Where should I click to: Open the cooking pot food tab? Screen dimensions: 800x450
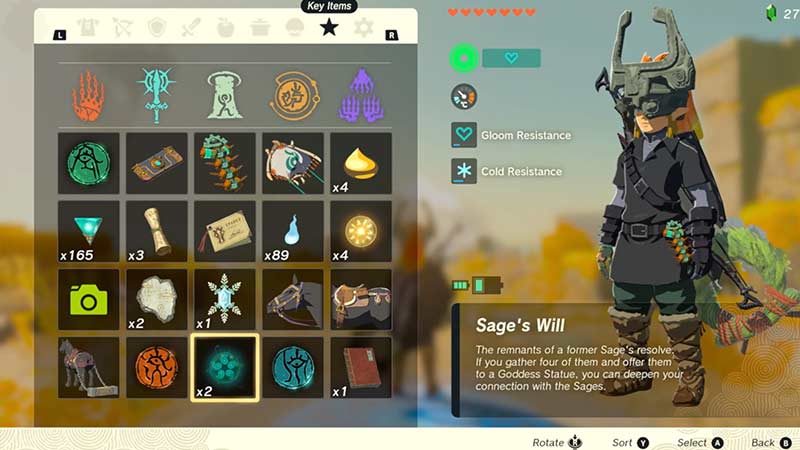coord(260,28)
